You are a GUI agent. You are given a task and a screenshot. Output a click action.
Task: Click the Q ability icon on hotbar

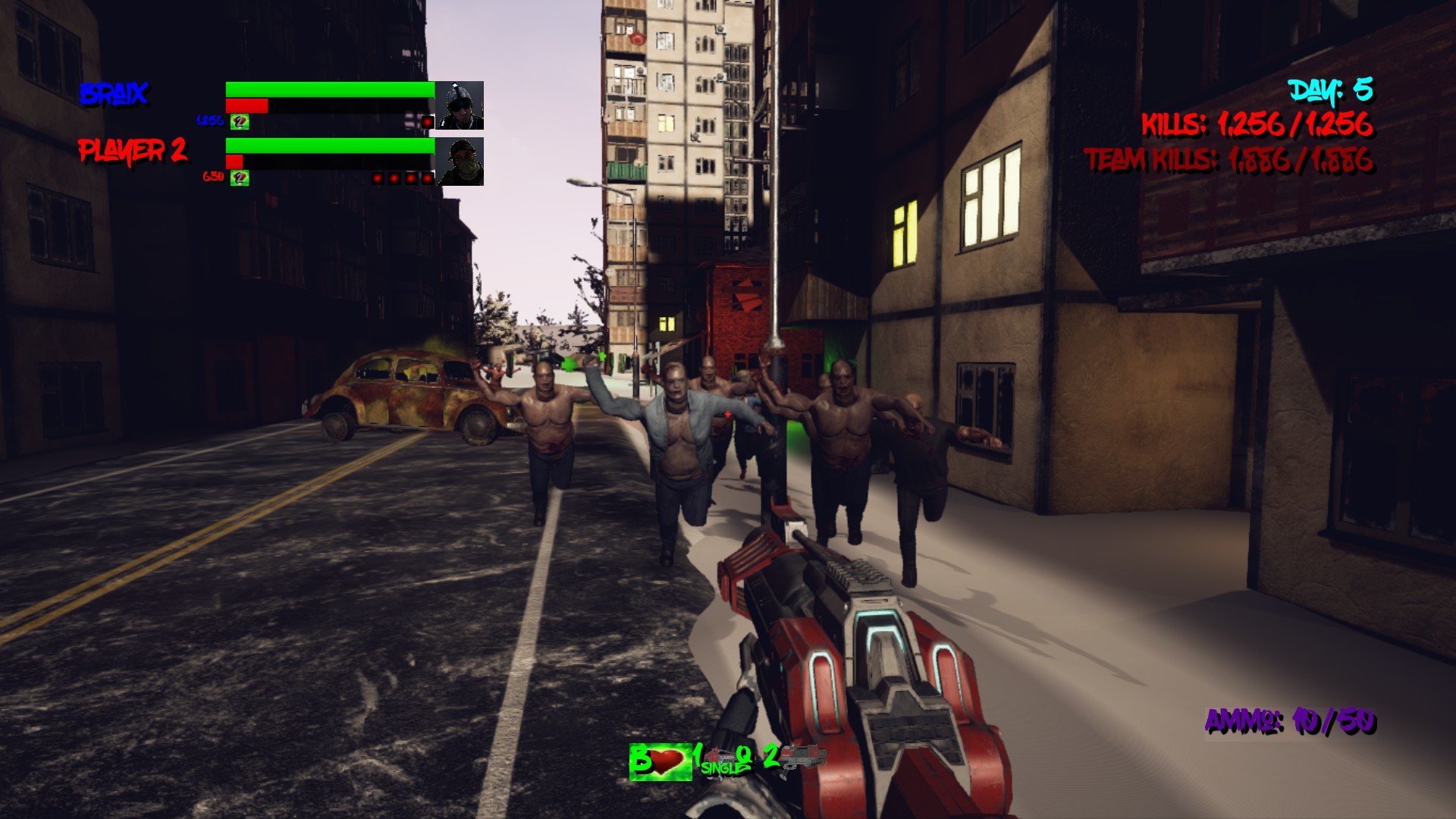pos(745,758)
